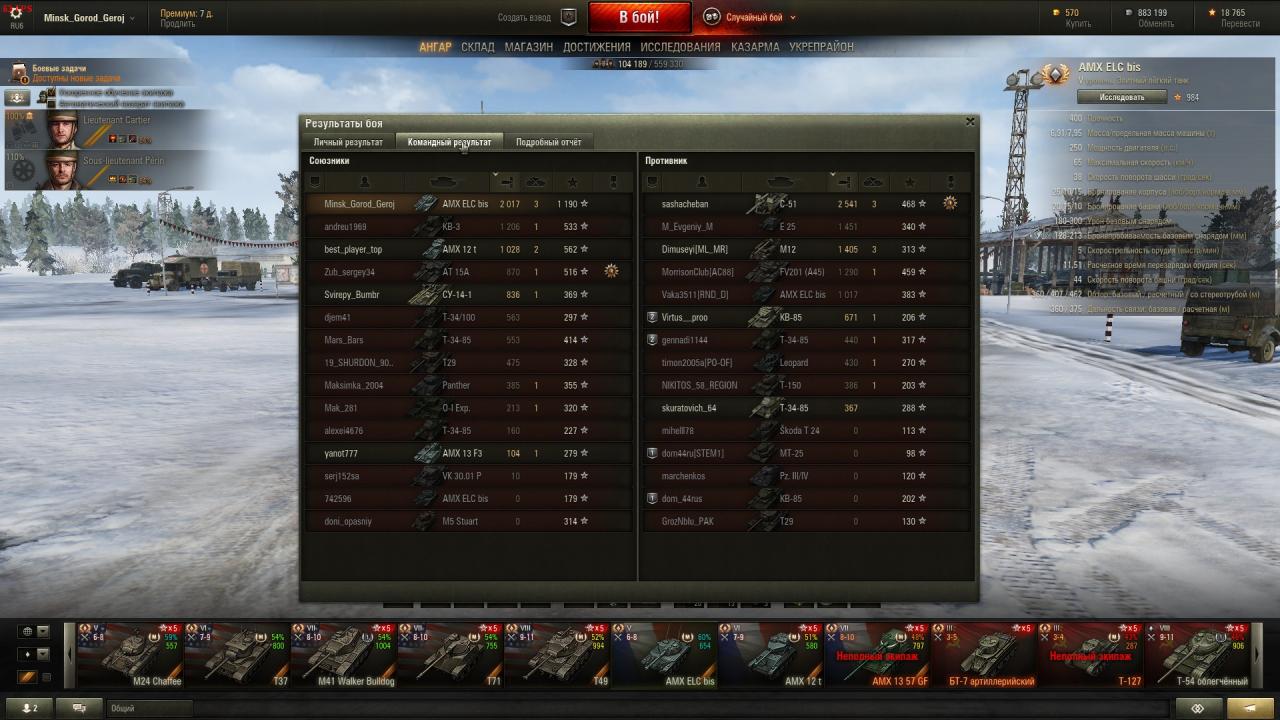Image resolution: width=1280 pixels, height=720 pixels.
Task: Click the Создать взвод platoon button
Action: point(538,17)
